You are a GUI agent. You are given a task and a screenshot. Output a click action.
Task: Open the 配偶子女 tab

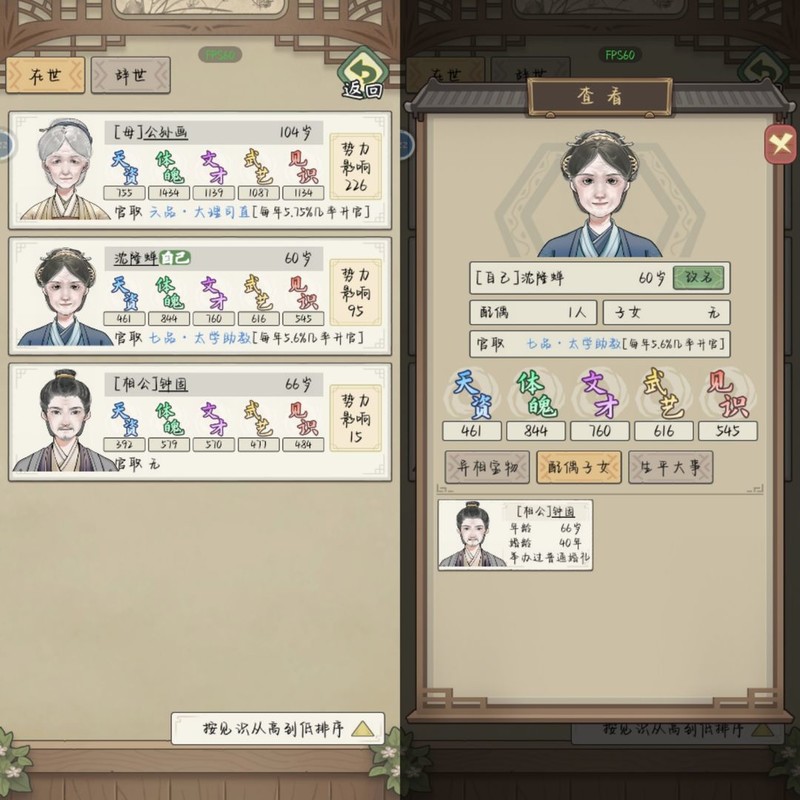[579, 466]
